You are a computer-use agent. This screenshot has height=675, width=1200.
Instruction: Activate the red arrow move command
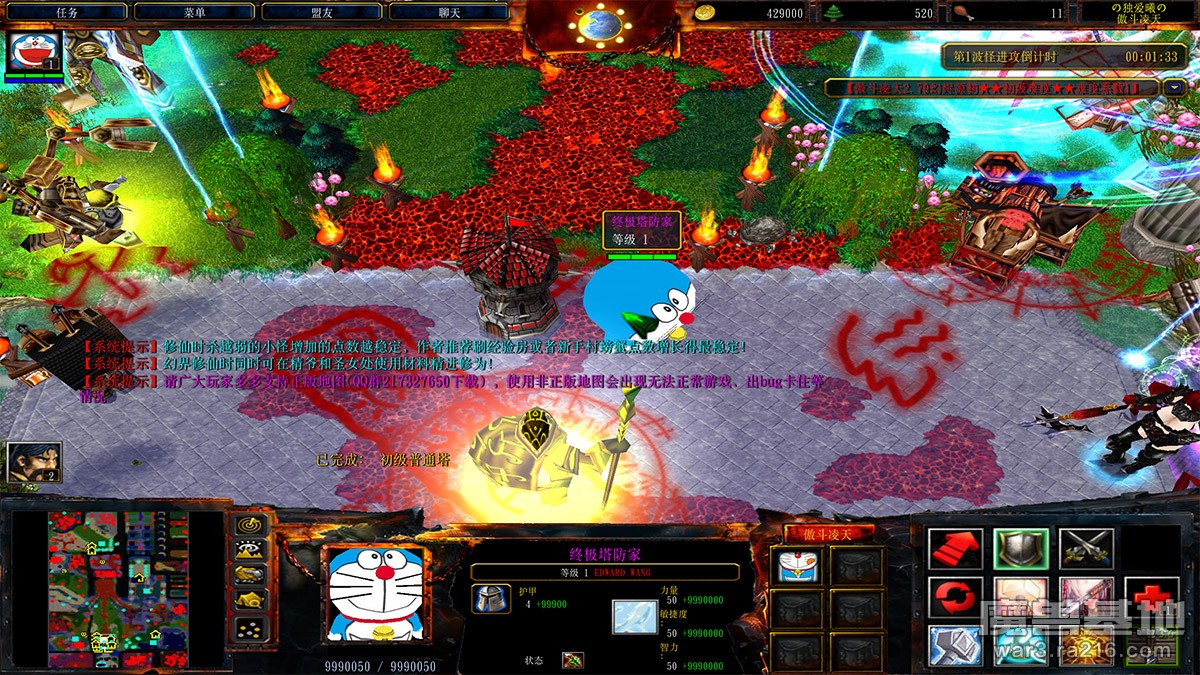(955, 549)
